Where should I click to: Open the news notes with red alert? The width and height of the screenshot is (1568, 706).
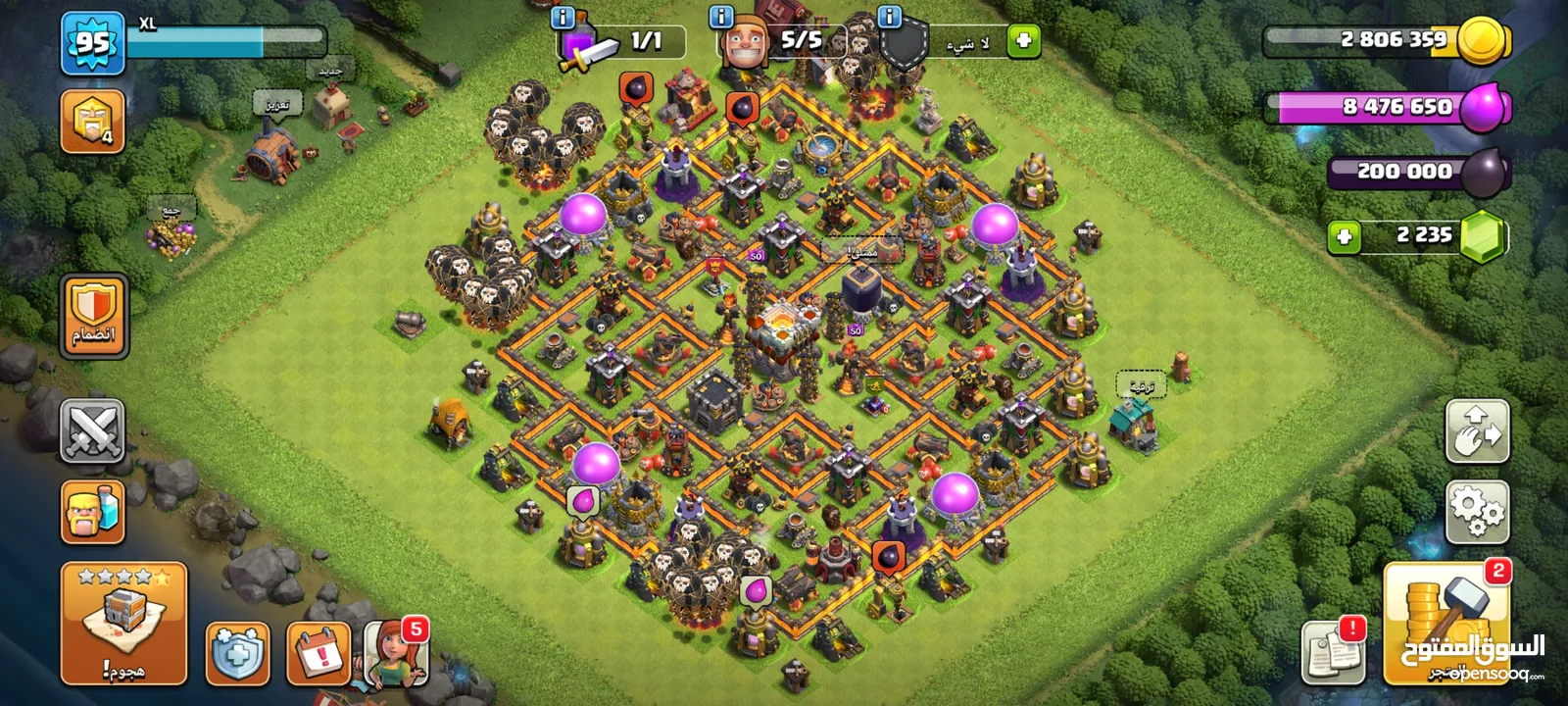[x=1333, y=651]
